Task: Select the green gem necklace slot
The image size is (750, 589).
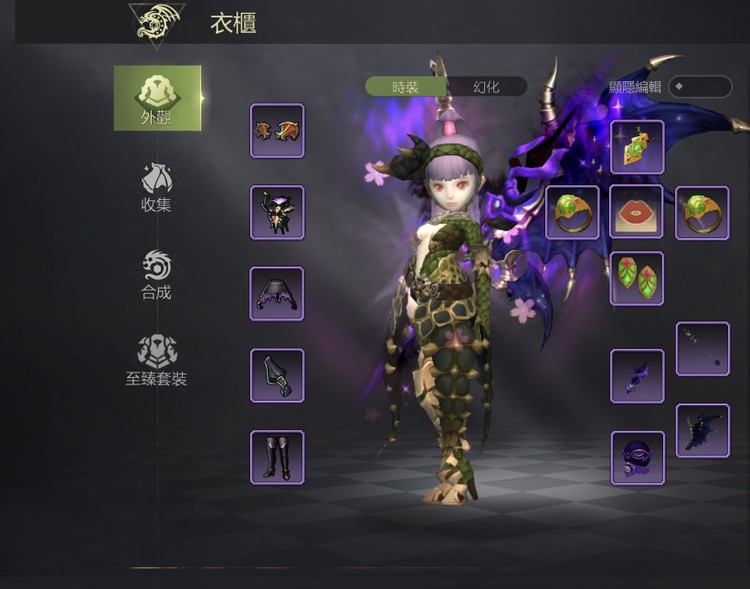Action: 637,147
